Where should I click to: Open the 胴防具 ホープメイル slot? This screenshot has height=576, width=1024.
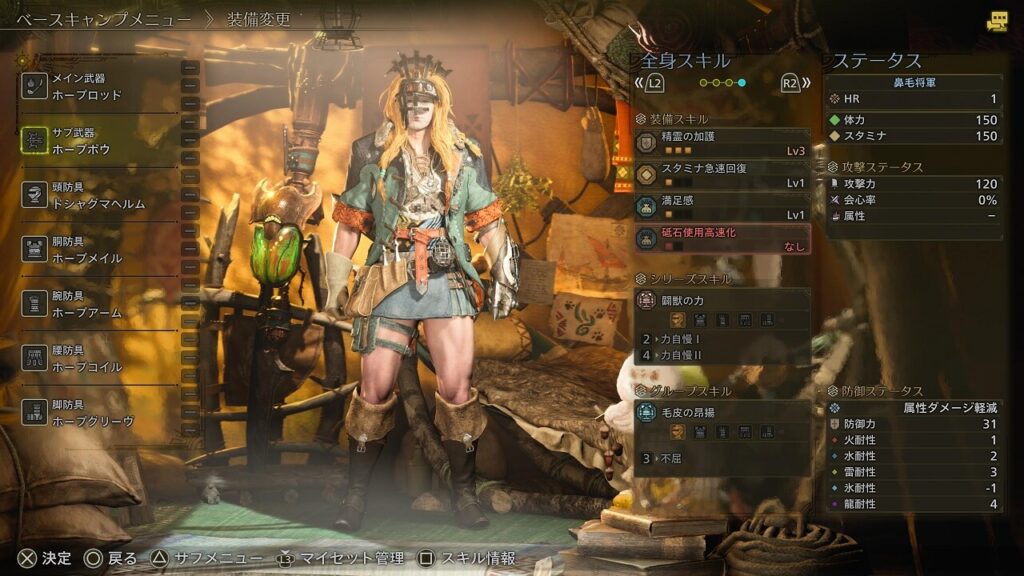pos(100,250)
